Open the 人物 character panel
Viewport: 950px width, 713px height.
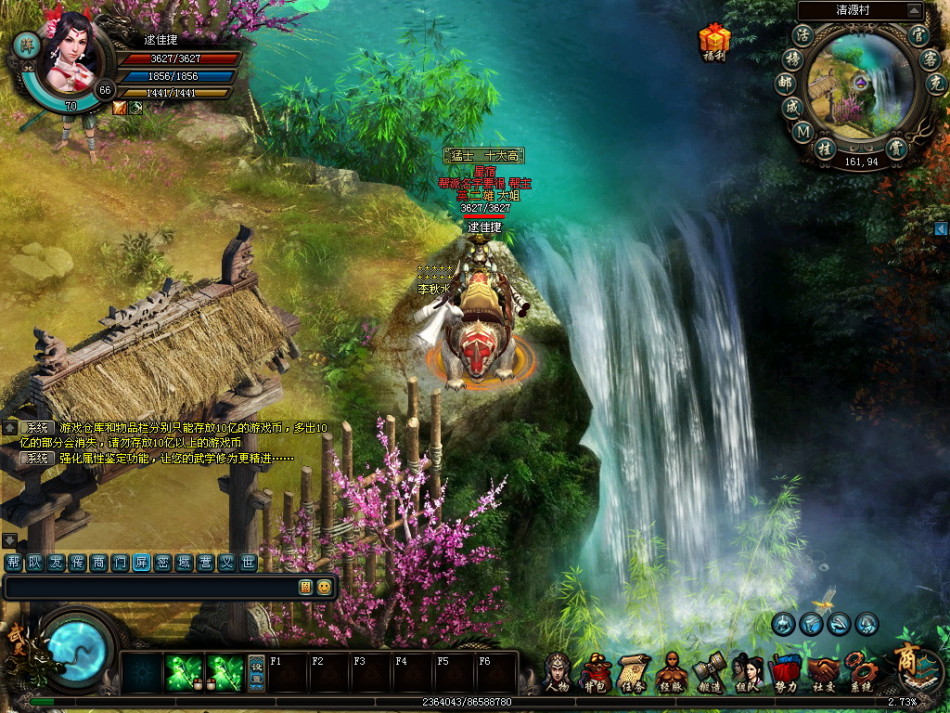click(557, 673)
